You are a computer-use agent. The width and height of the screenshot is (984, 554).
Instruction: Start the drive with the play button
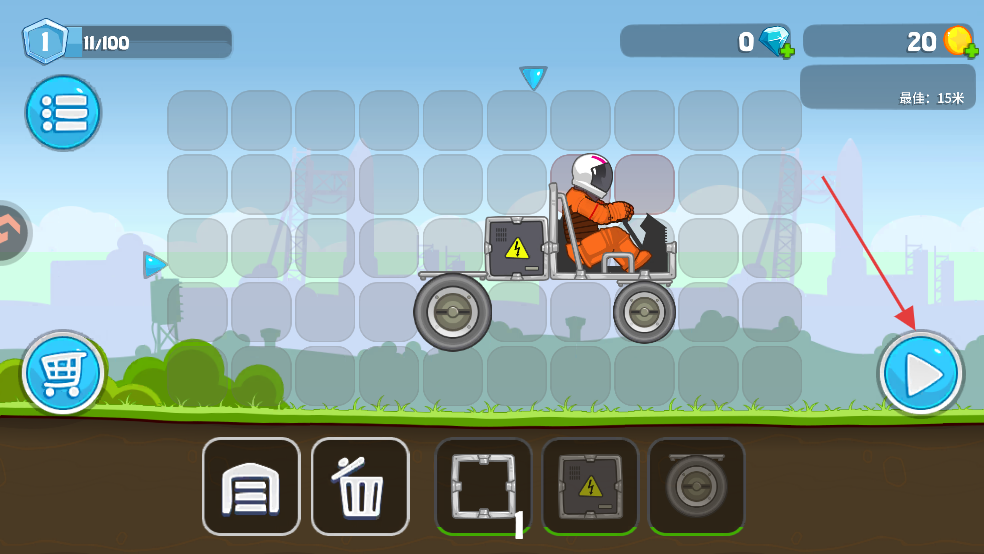tap(920, 373)
